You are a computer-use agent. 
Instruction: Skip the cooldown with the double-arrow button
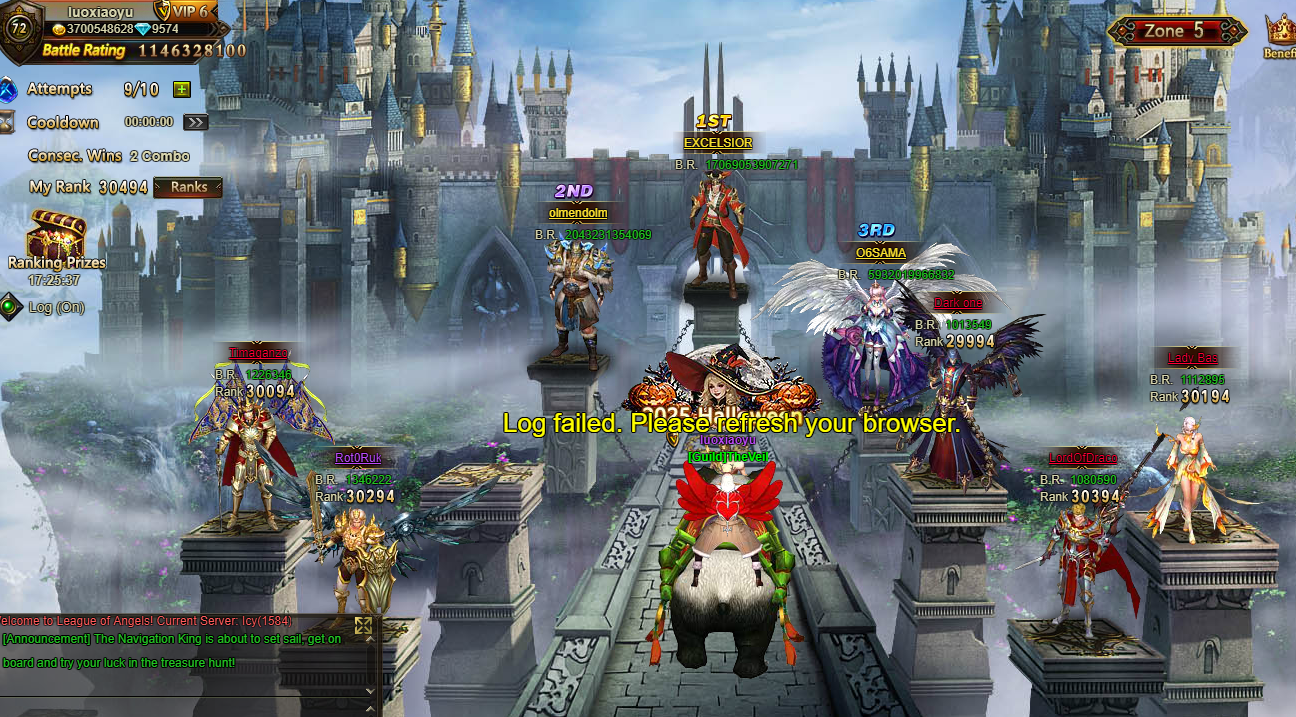click(195, 122)
